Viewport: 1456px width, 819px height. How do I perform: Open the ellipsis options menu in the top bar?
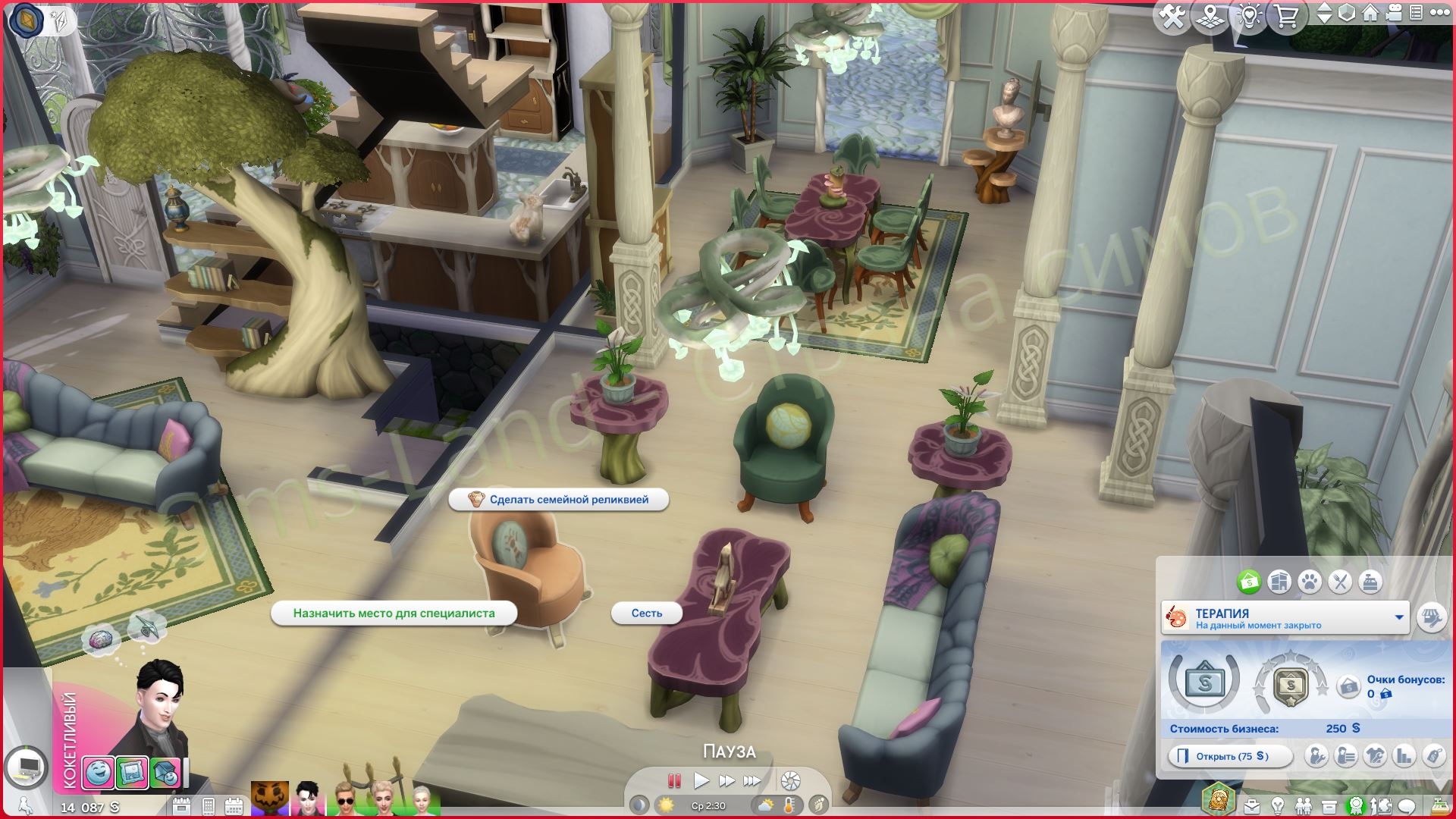tap(1440, 12)
